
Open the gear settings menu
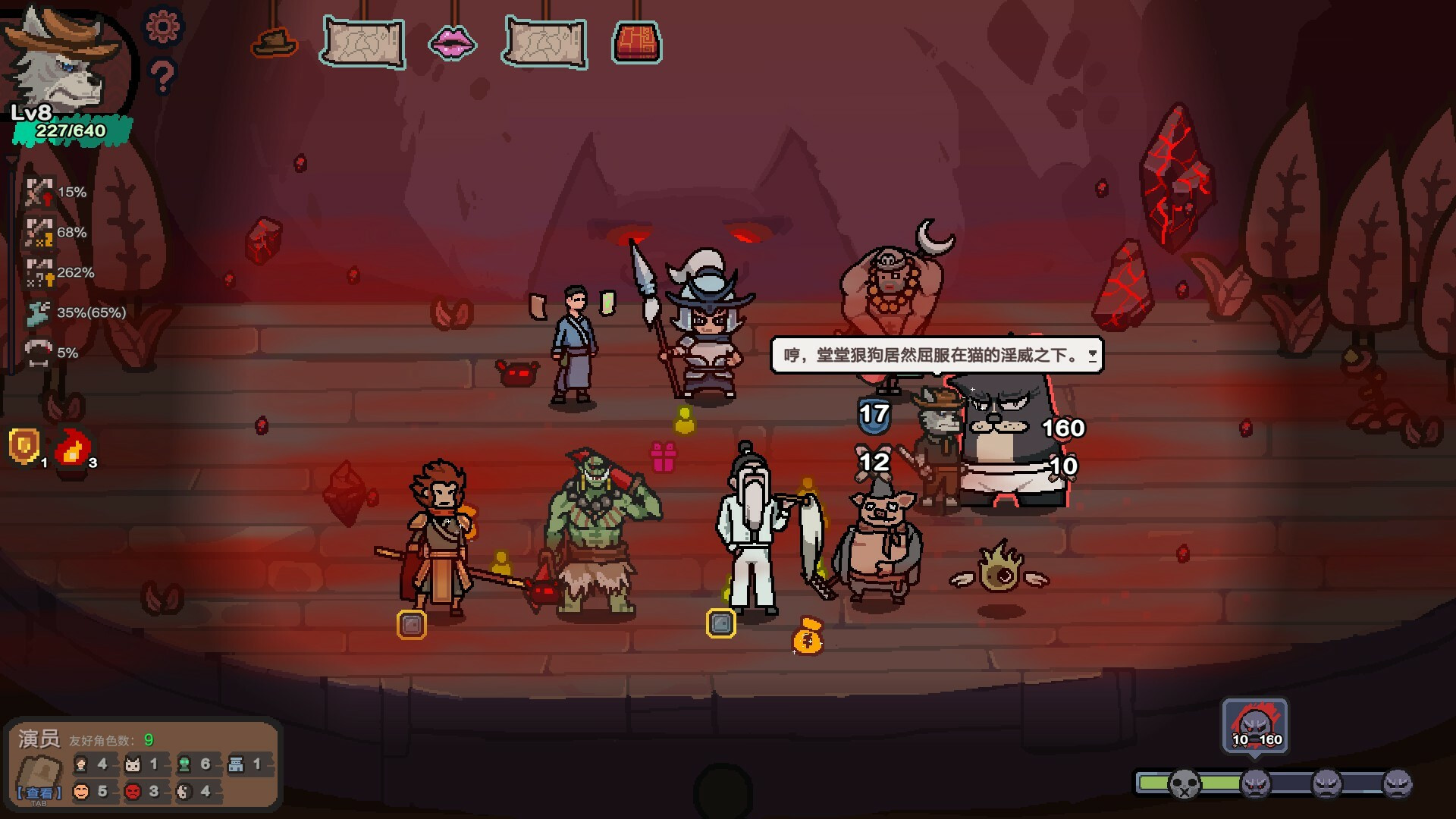(x=163, y=27)
